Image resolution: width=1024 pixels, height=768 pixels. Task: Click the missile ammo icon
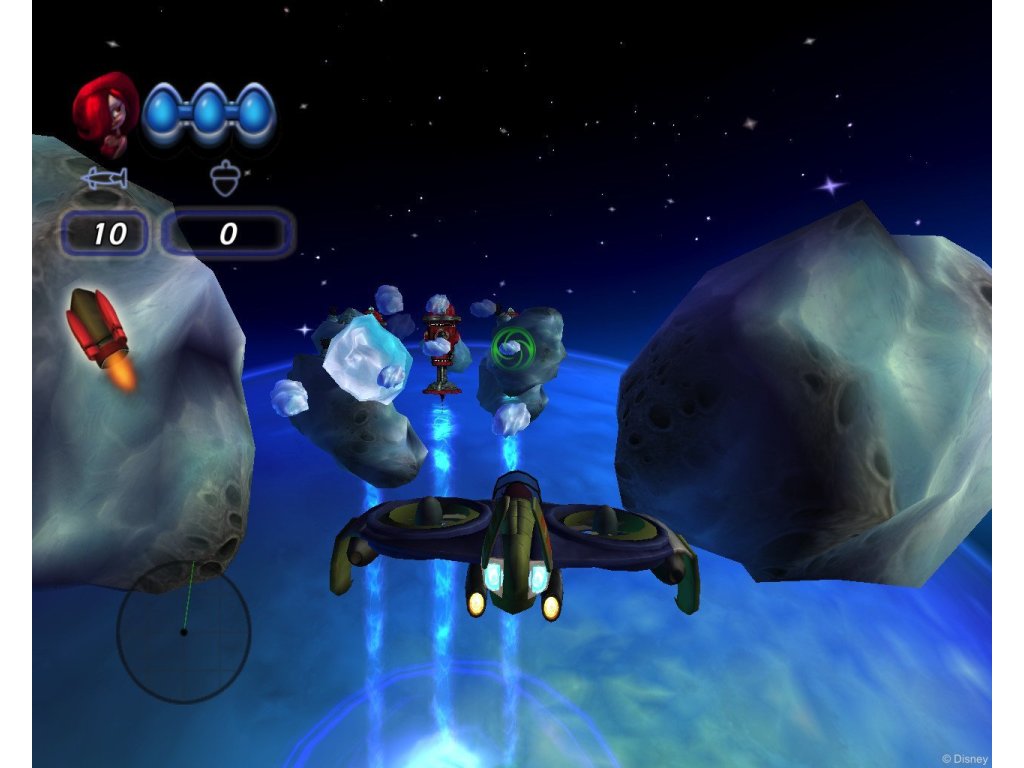click(x=105, y=179)
